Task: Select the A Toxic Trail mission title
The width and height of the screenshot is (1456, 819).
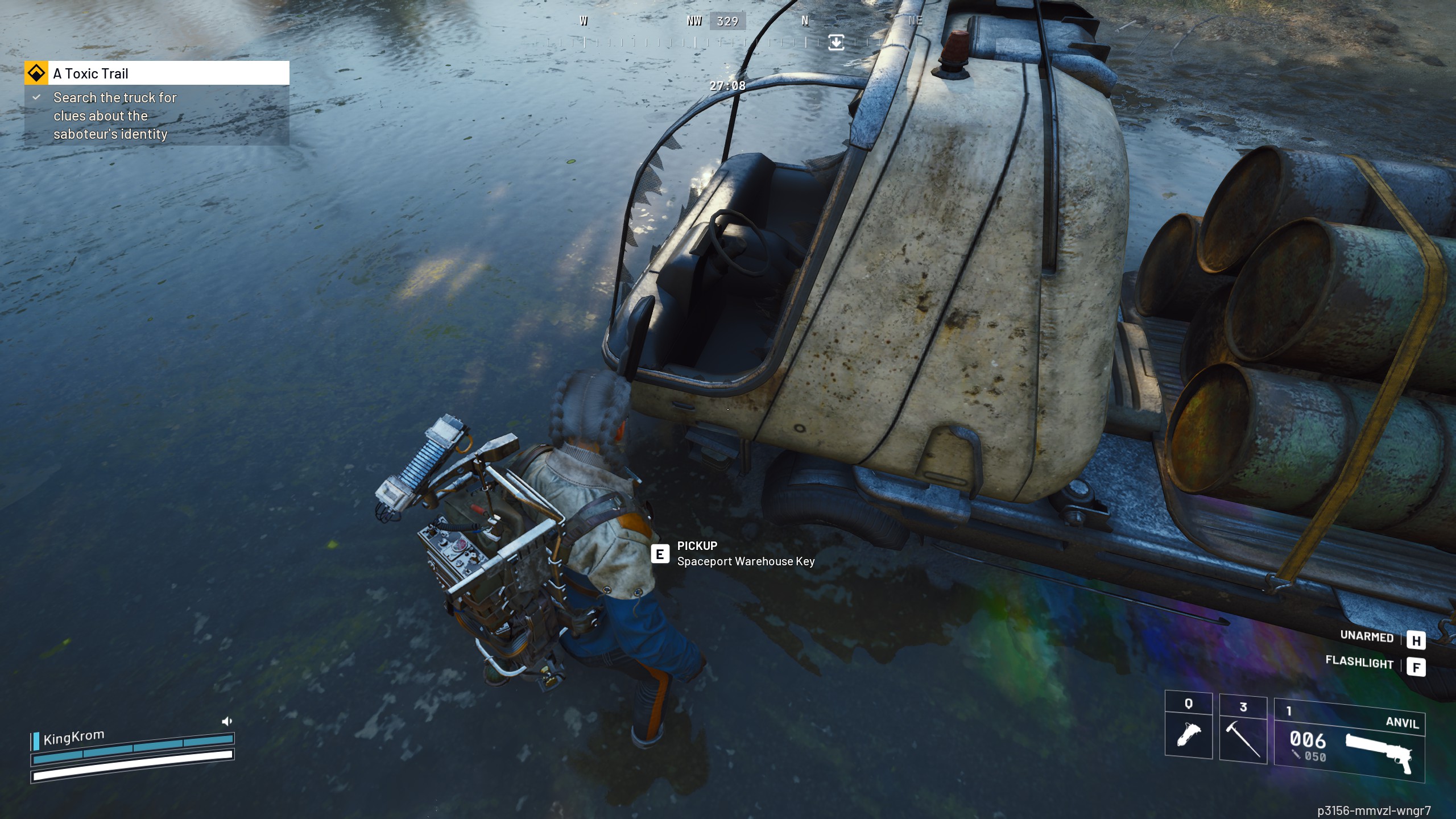Action: tap(90, 73)
